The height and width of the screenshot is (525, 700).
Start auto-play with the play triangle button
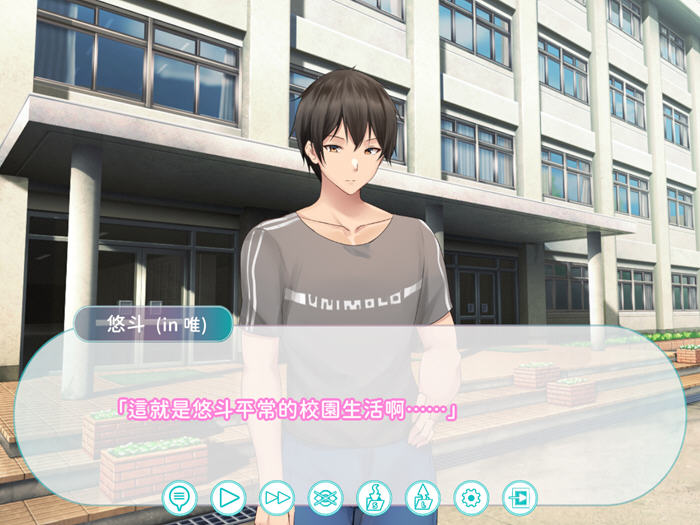[228, 496]
